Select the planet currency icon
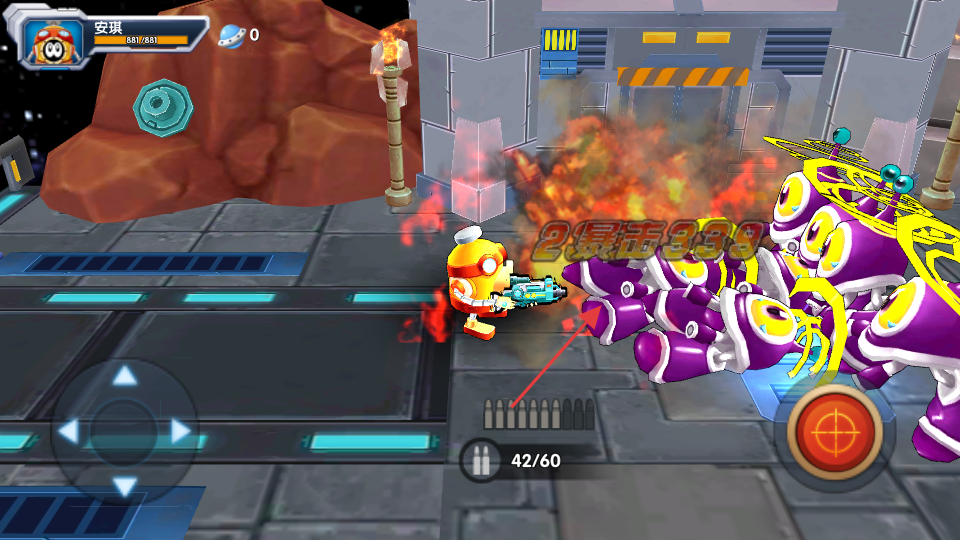960x540 pixels. tap(232, 35)
